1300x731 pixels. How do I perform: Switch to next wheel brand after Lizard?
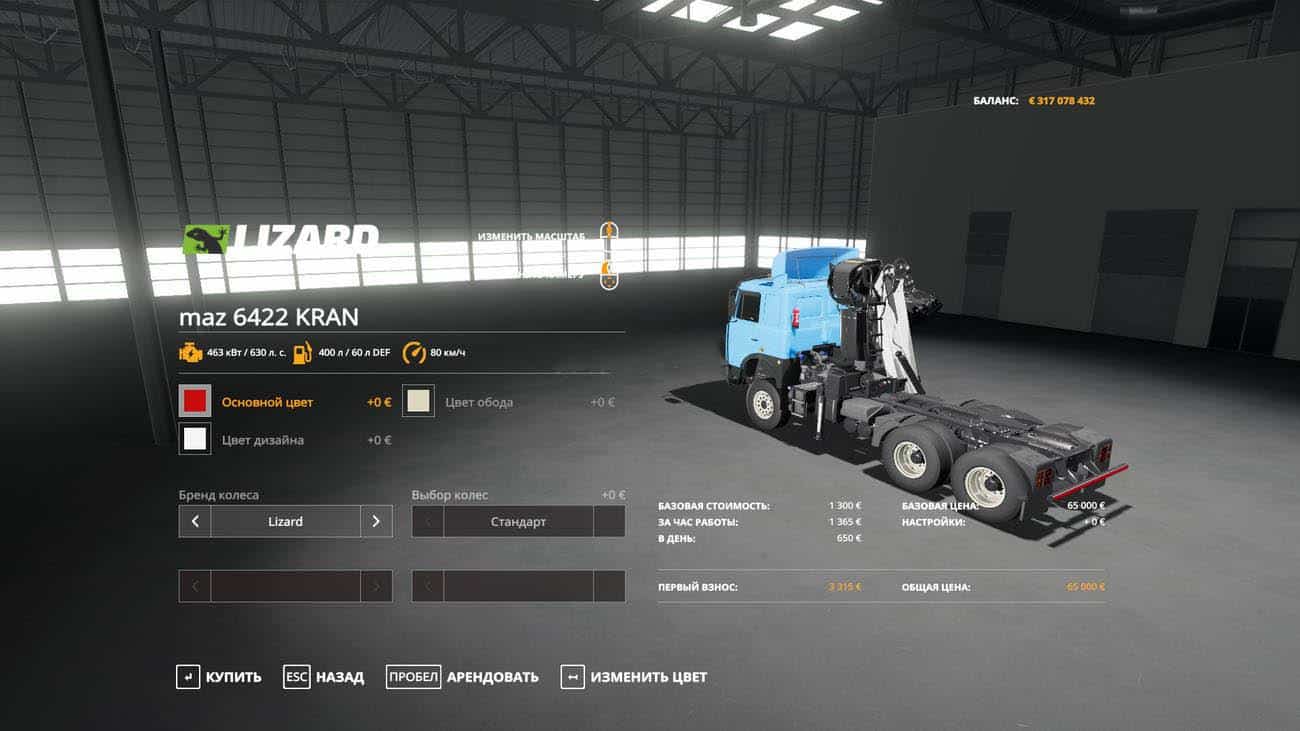(376, 521)
